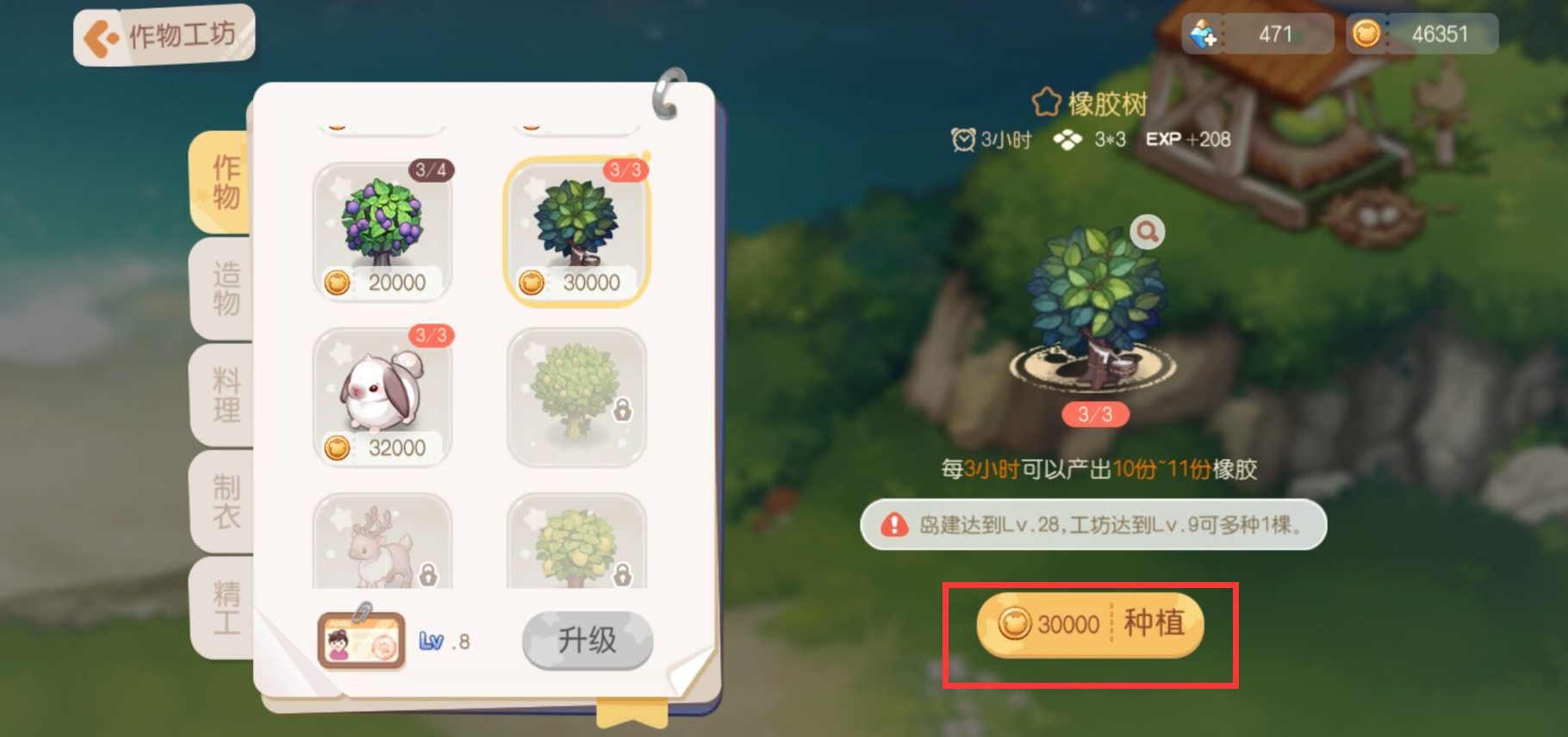Click the grid icon beside 3*3
The image size is (1568, 737).
[1068, 139]
